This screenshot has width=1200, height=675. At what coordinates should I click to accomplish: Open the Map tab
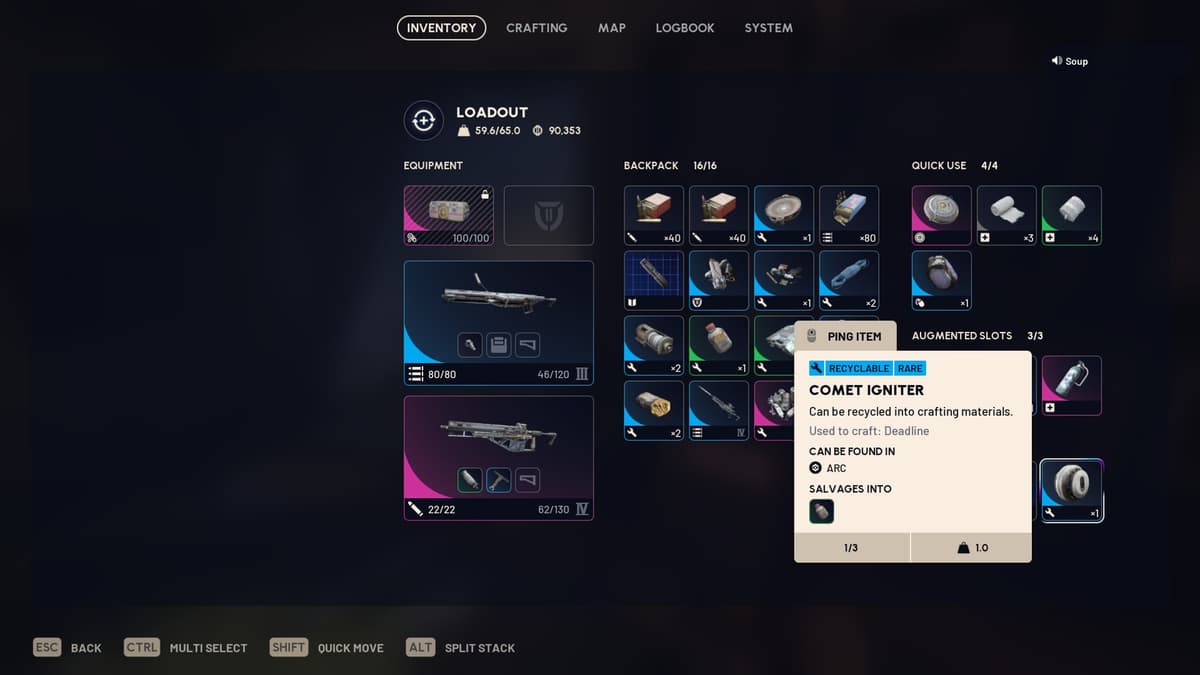(x=612, y=28)
